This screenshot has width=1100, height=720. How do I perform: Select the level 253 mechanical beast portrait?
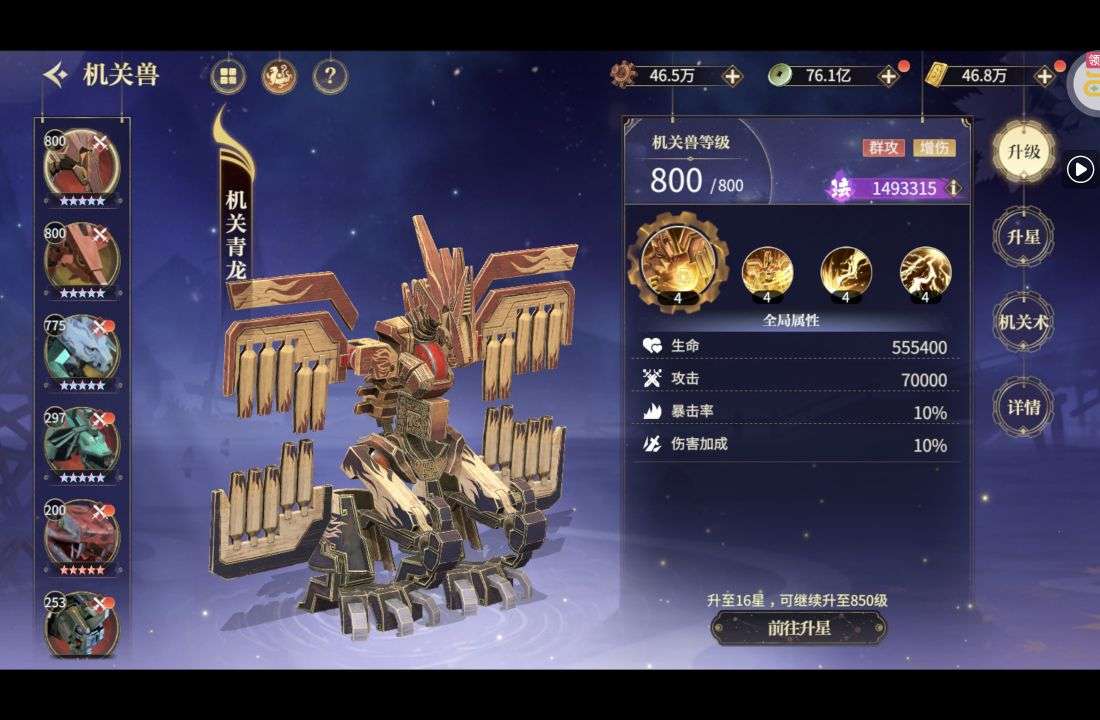tap(81, 622)
